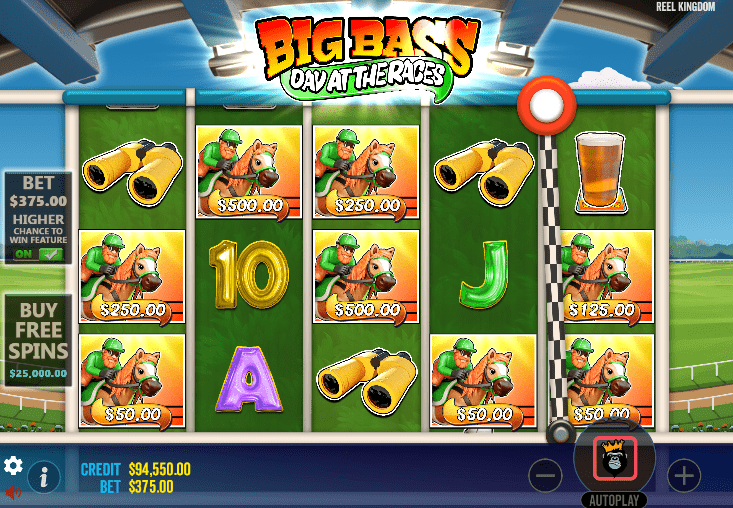Viewport: 733px width, 508px height.
Task: Increase the bet with the plus button
Action: pos(684,476)
